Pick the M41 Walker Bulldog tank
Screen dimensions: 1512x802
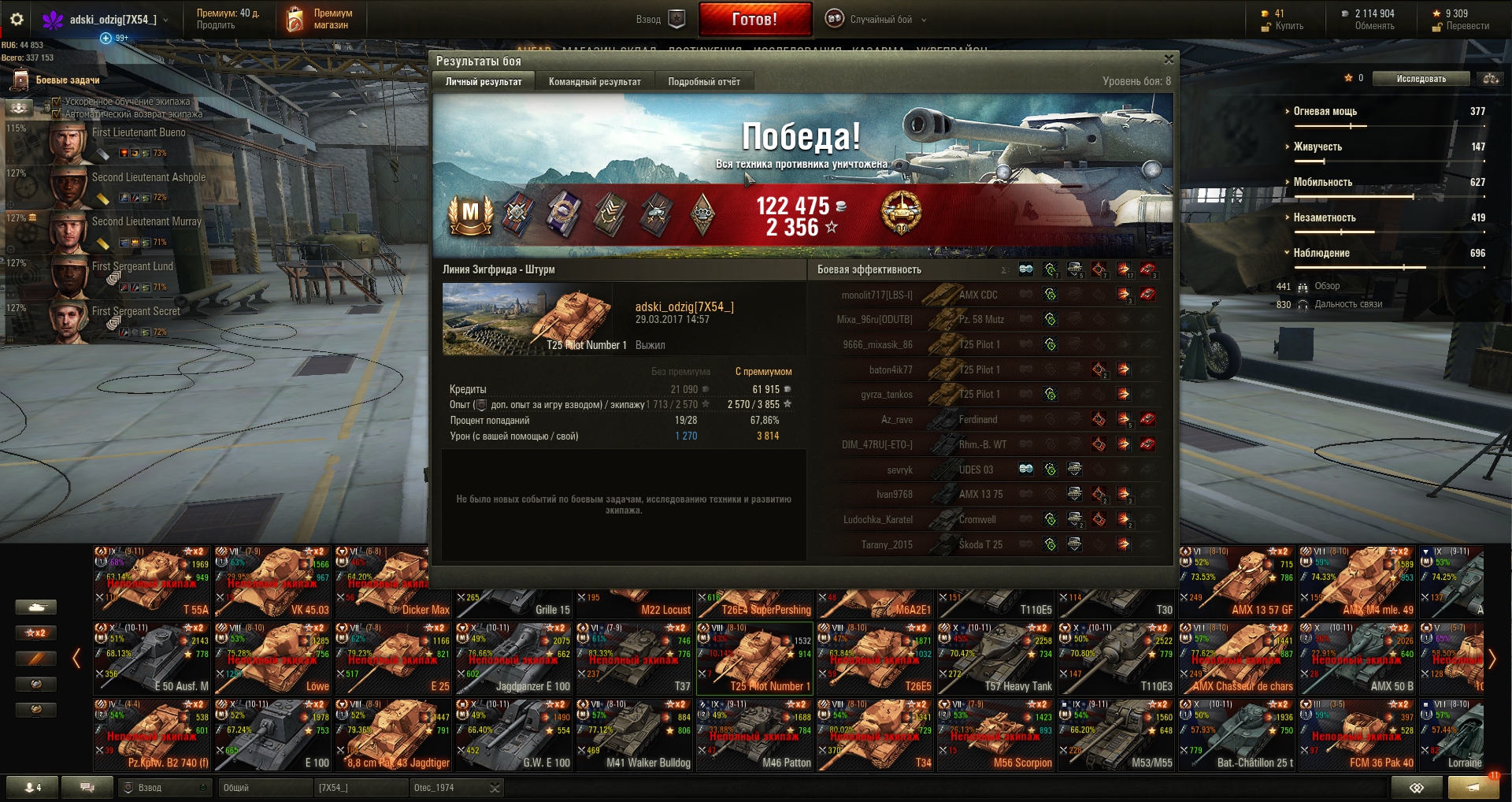[x=634, y=735]
